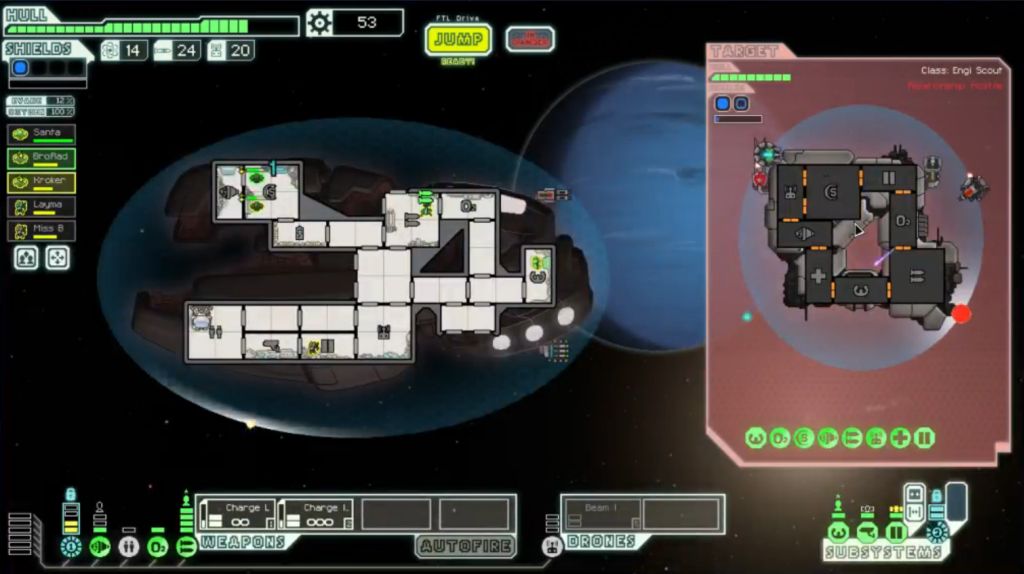Select the doors subsystem icon

(x=896, y=532)
